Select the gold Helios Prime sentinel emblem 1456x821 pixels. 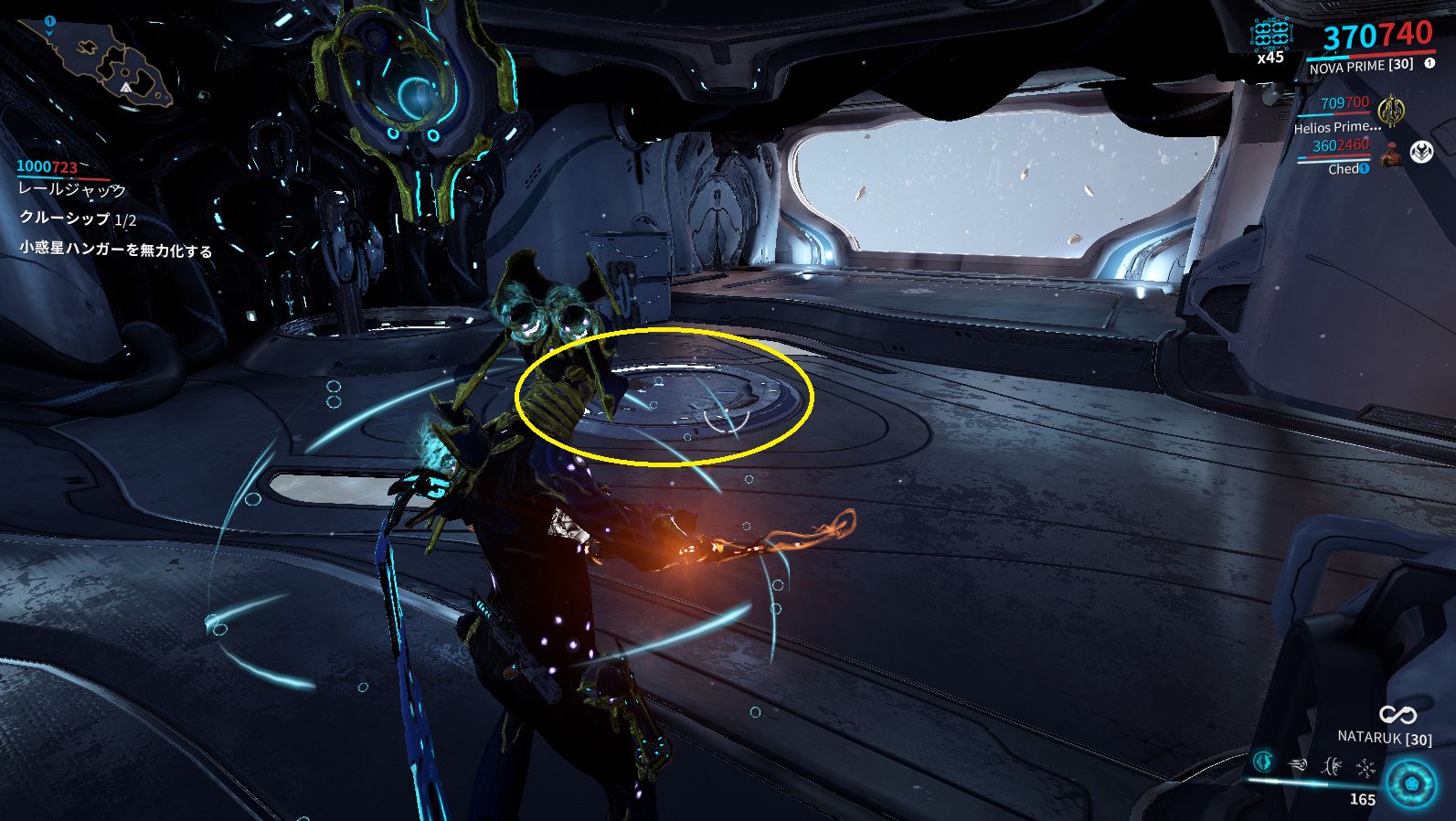point(1390,110)
